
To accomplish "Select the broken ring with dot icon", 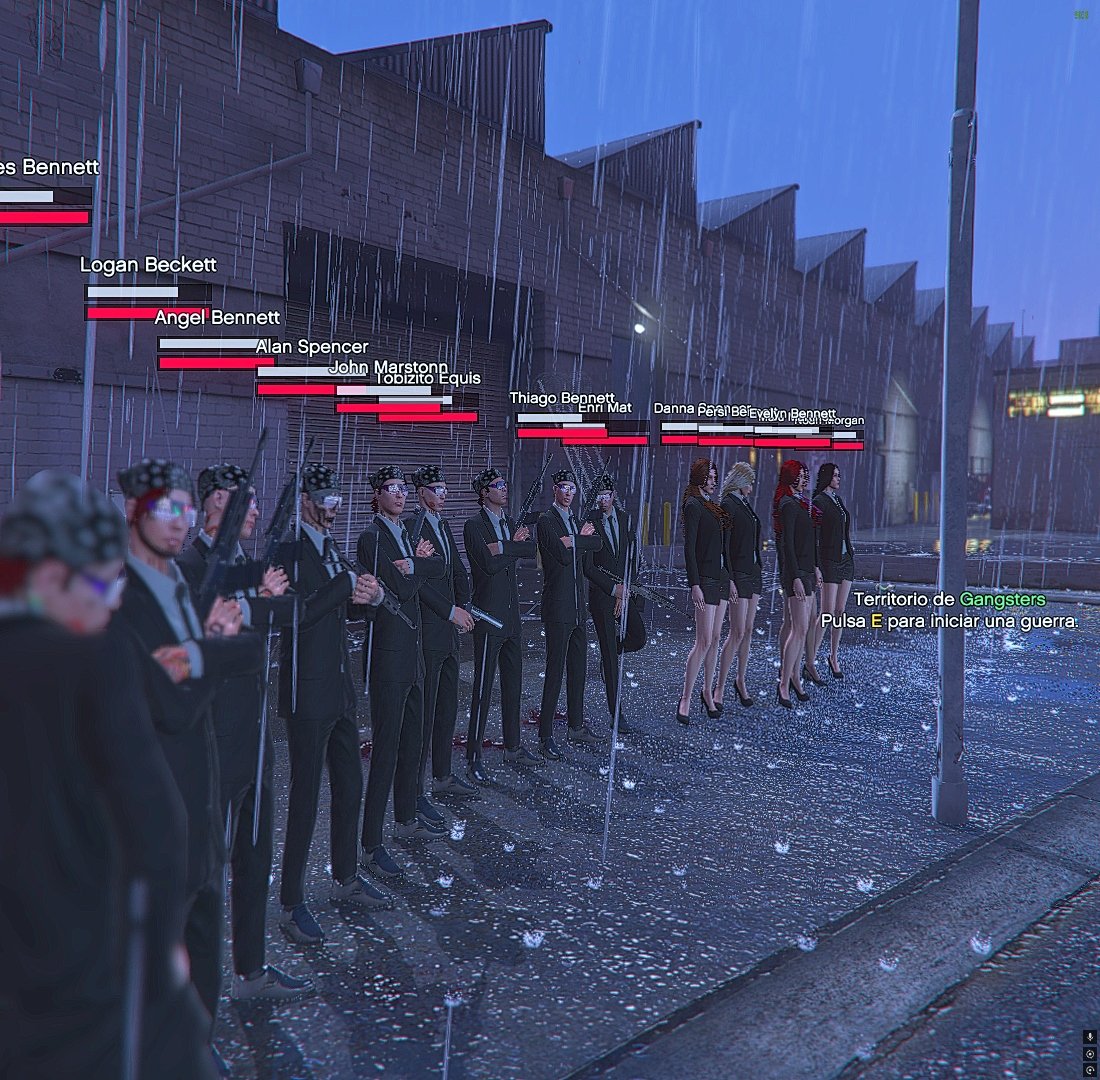I will [1090, 1070].
